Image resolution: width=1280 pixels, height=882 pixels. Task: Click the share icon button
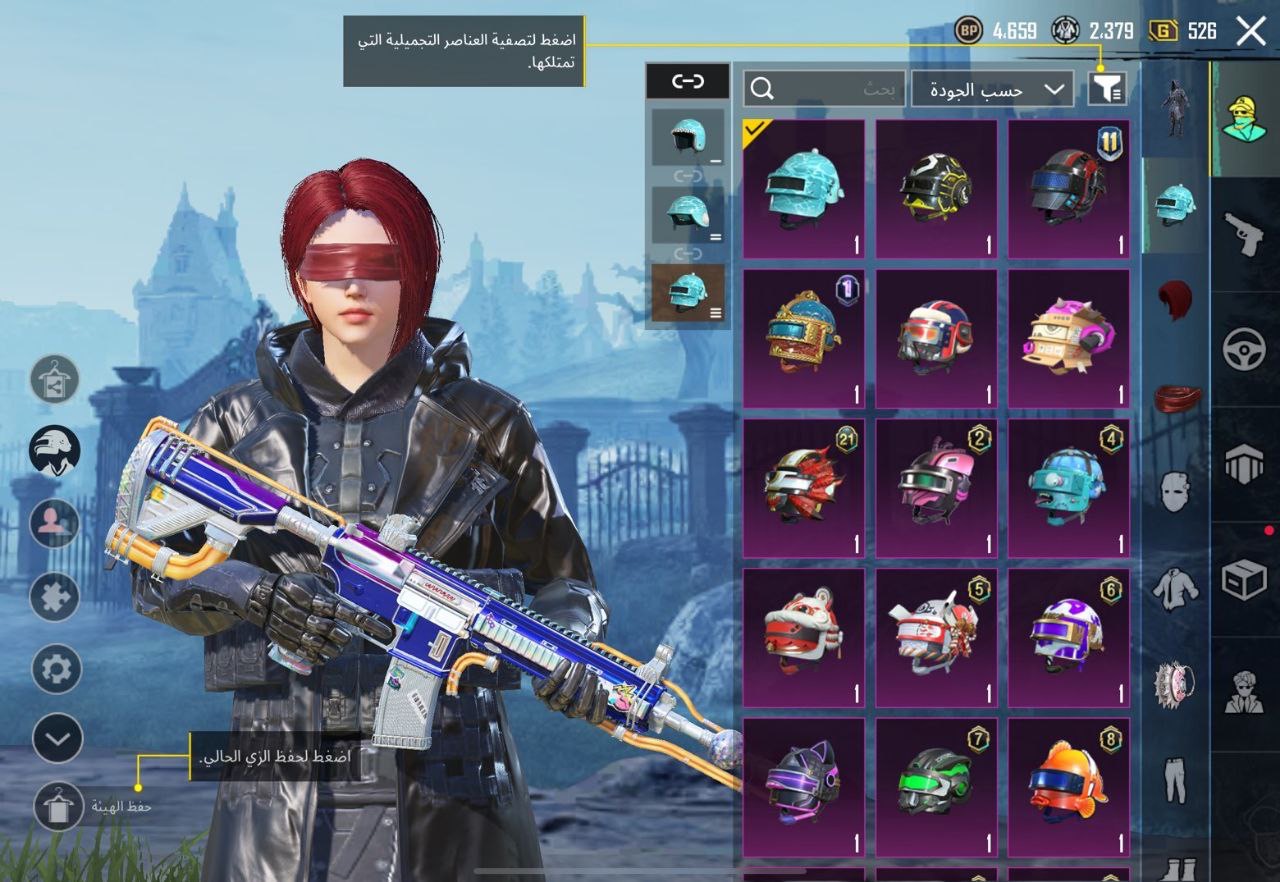click(x=55, y=380)
